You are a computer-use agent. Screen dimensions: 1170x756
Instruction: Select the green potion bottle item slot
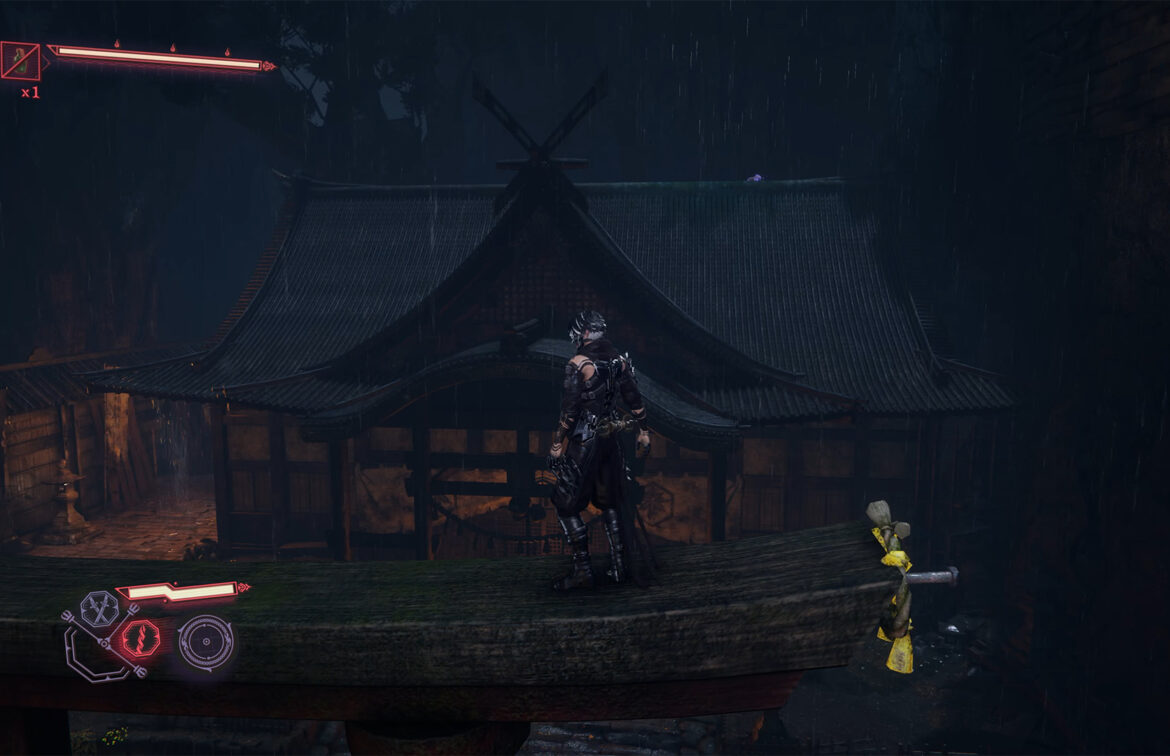click(20, 61)
